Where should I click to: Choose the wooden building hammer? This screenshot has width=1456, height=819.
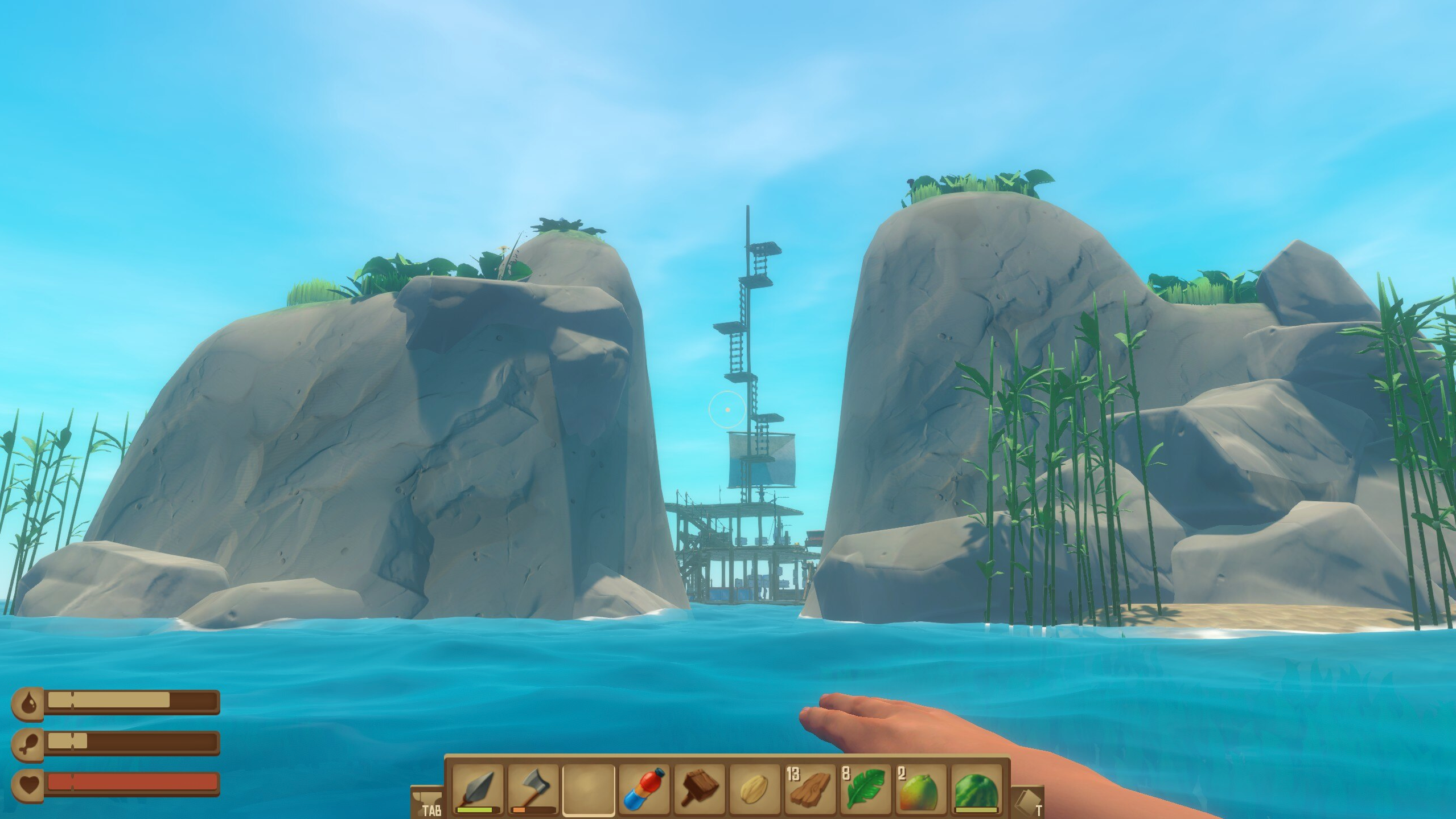tap(699, 789)
